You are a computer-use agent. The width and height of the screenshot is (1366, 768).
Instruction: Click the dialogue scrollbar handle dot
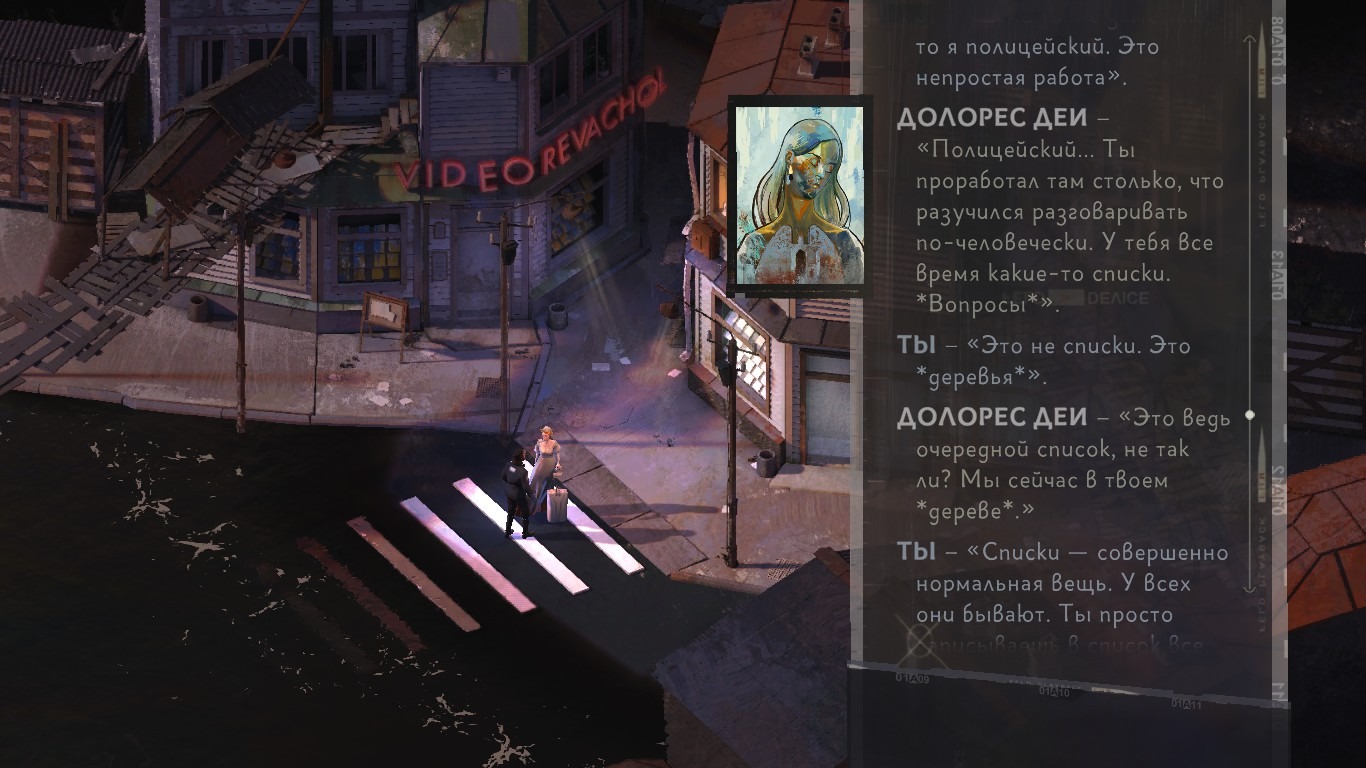coord(1249,414)
